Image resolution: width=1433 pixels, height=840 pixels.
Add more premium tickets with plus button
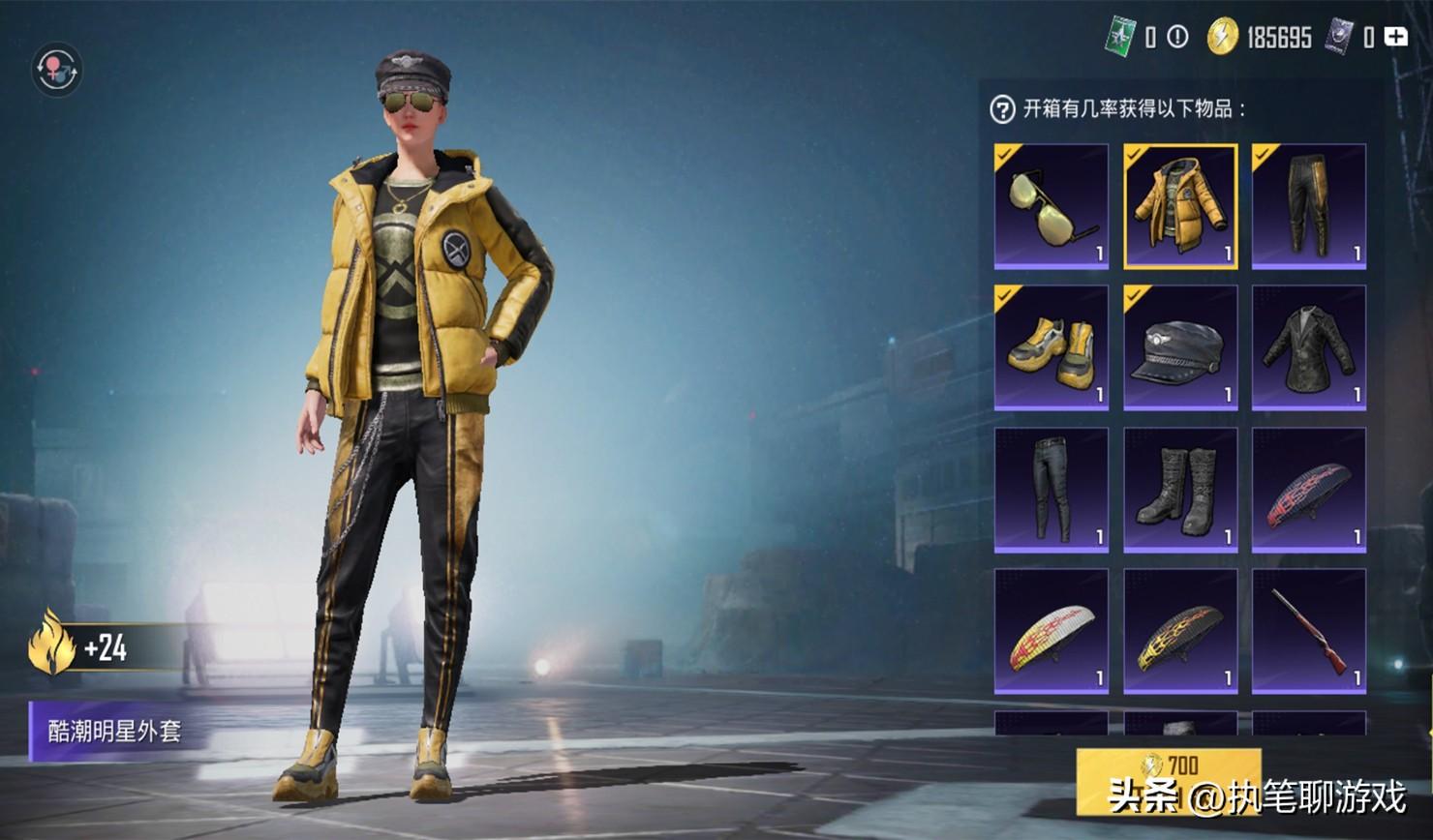(1396, 37)
